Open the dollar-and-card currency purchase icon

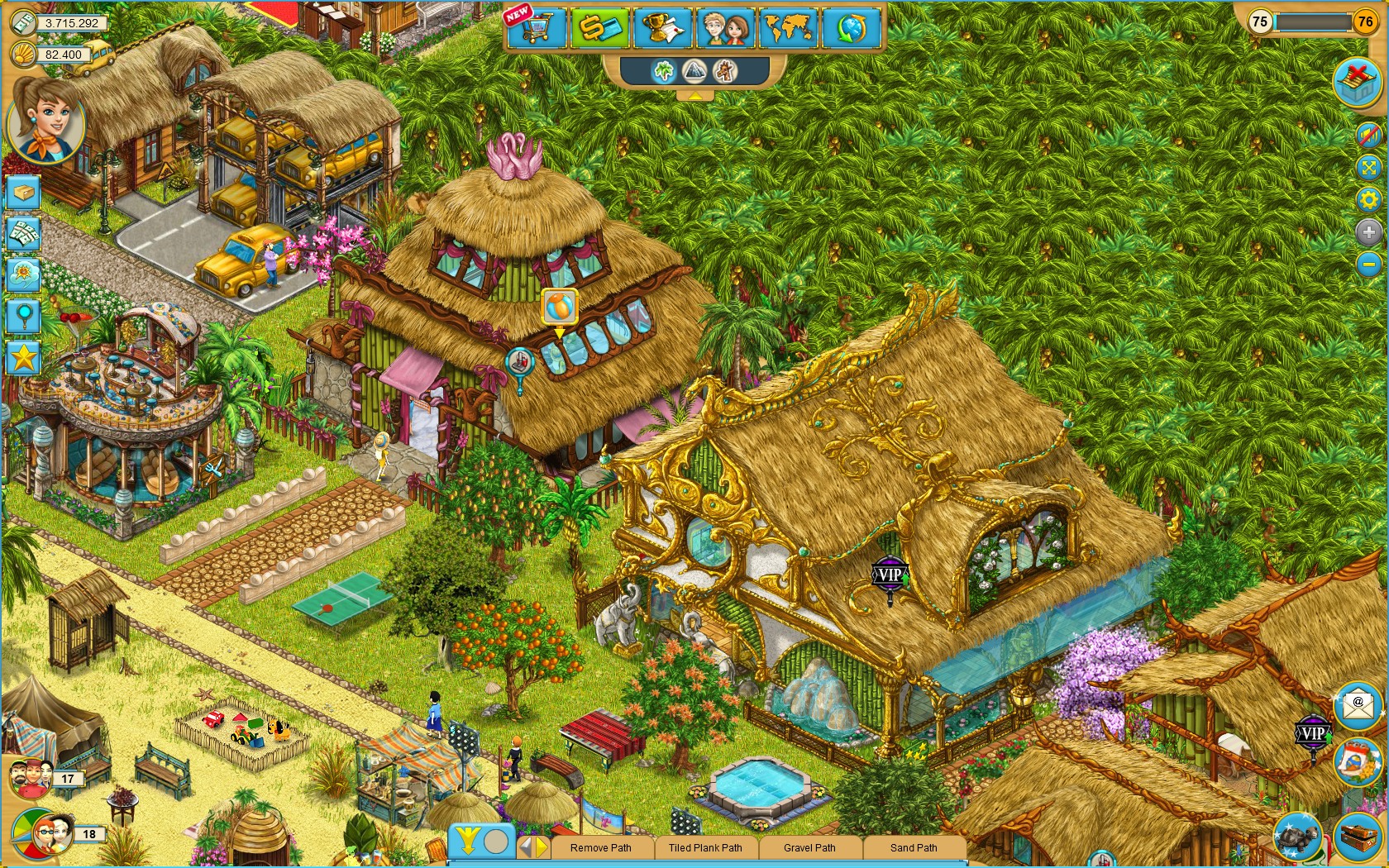click(600, 28)
